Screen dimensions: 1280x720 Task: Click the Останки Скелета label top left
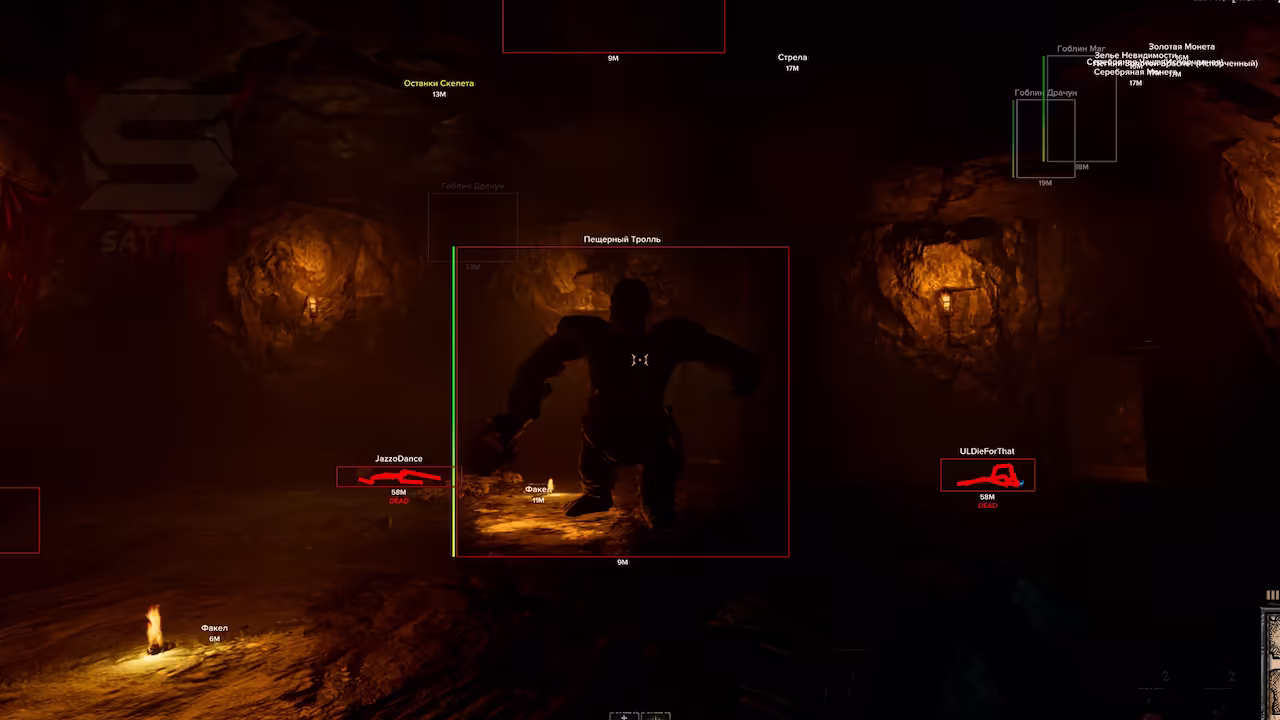(x=440, y=83)
